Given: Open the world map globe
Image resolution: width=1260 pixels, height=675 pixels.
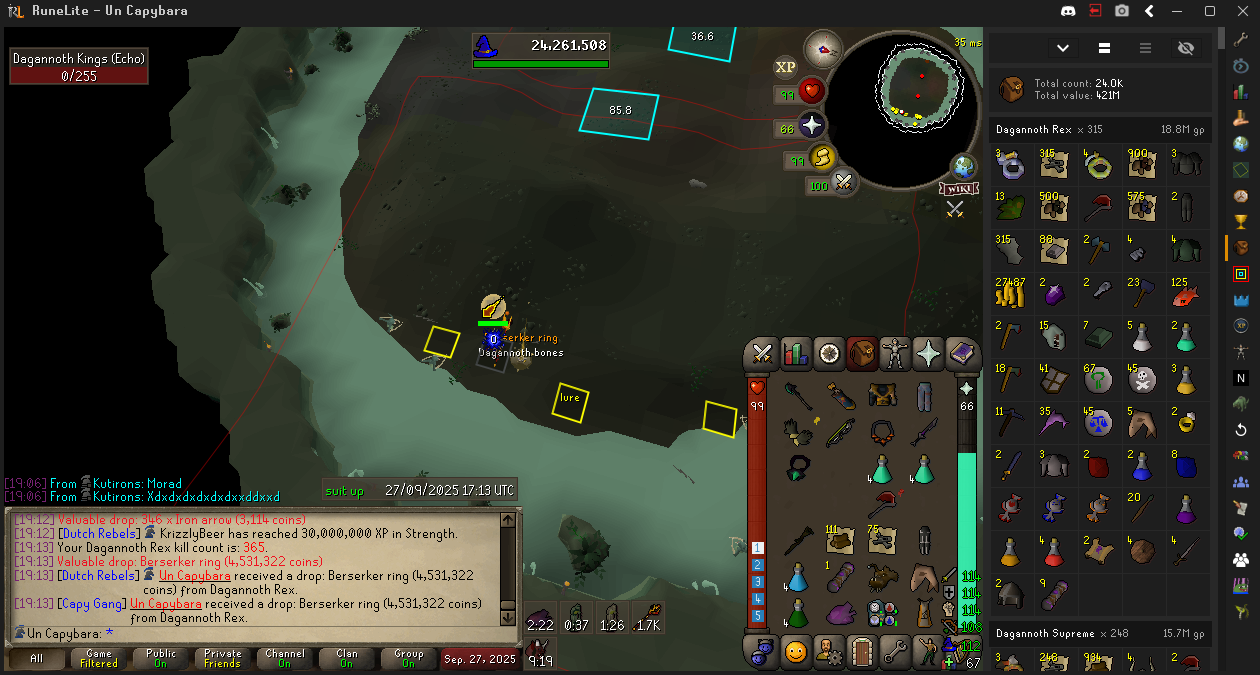Looking at the screenshot, I should click(963, 166).
